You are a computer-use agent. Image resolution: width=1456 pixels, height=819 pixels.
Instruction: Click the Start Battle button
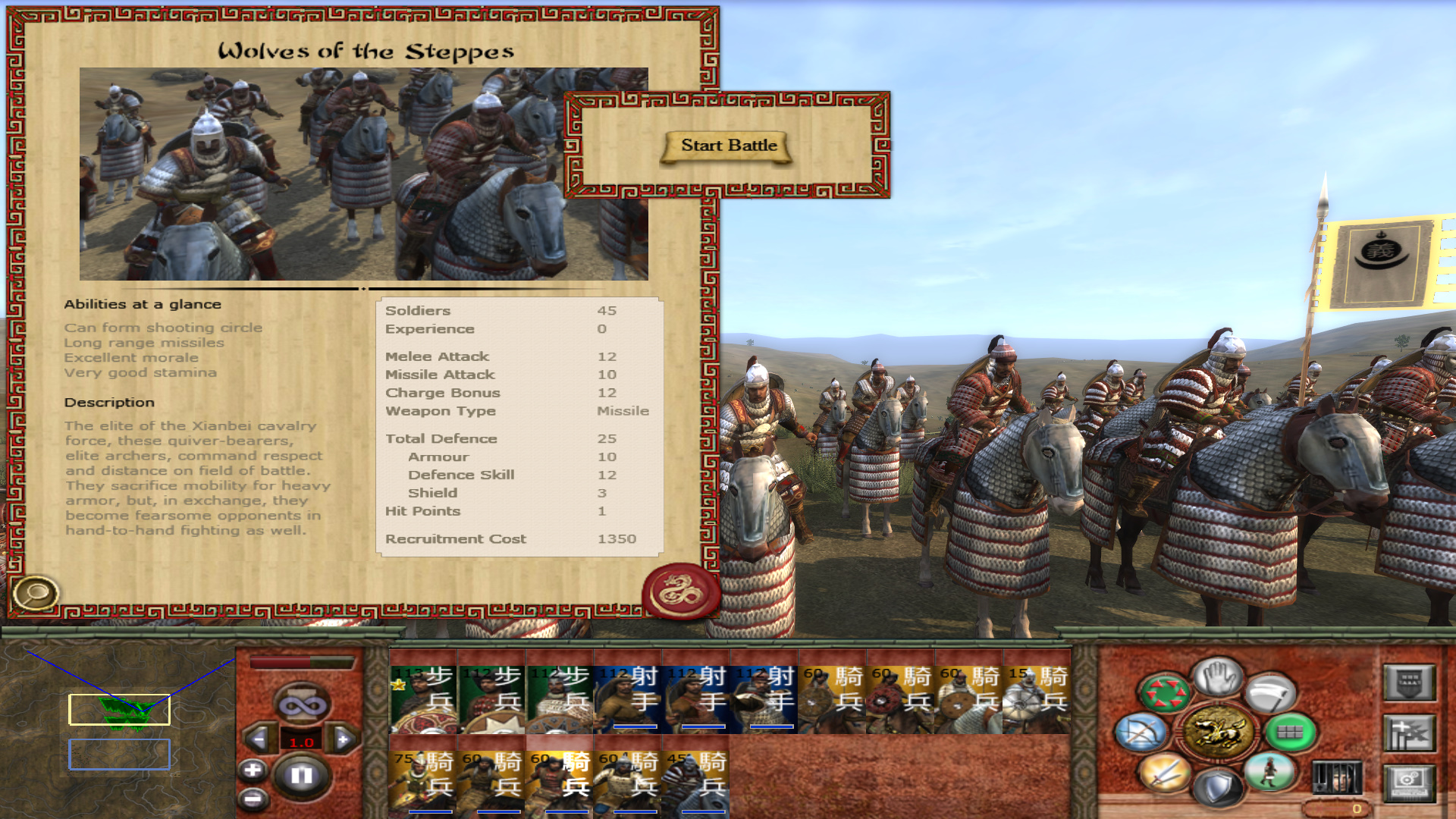tap(728, 146)
